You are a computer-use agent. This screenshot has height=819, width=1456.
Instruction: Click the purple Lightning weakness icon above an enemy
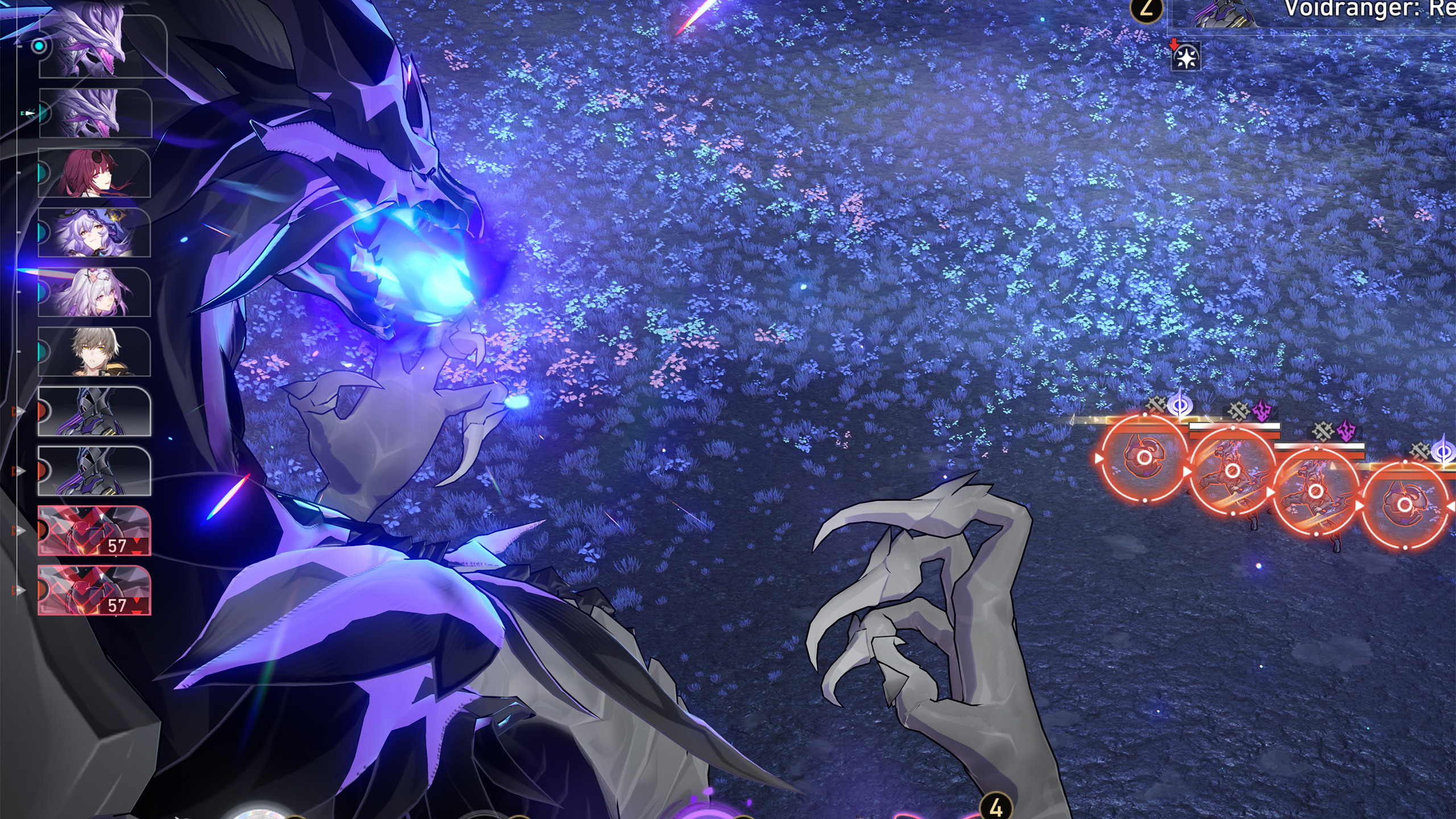pyautogui.click(x=1261, y=411)
